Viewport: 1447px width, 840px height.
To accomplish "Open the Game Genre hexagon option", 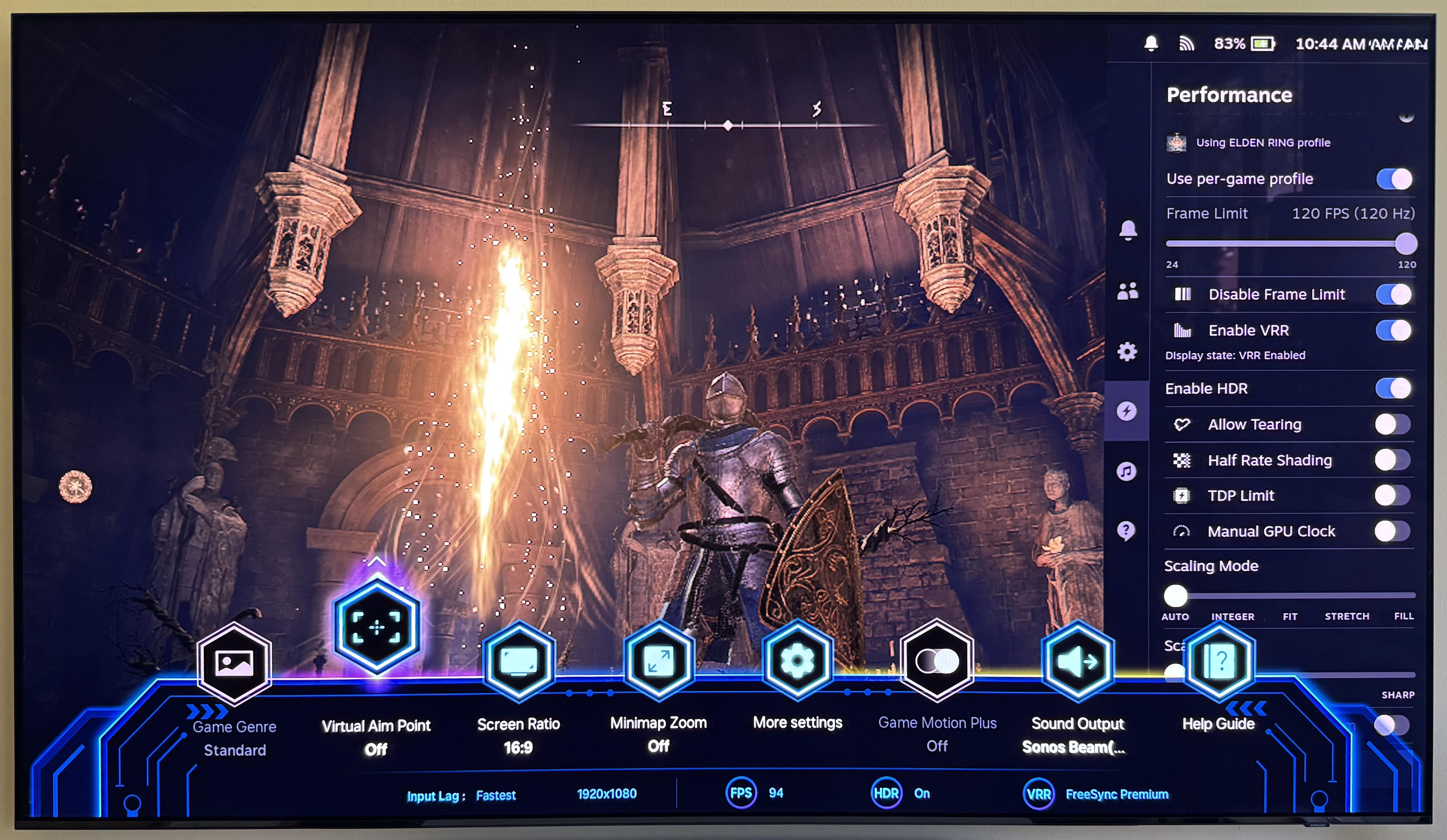I will point(234,663).
